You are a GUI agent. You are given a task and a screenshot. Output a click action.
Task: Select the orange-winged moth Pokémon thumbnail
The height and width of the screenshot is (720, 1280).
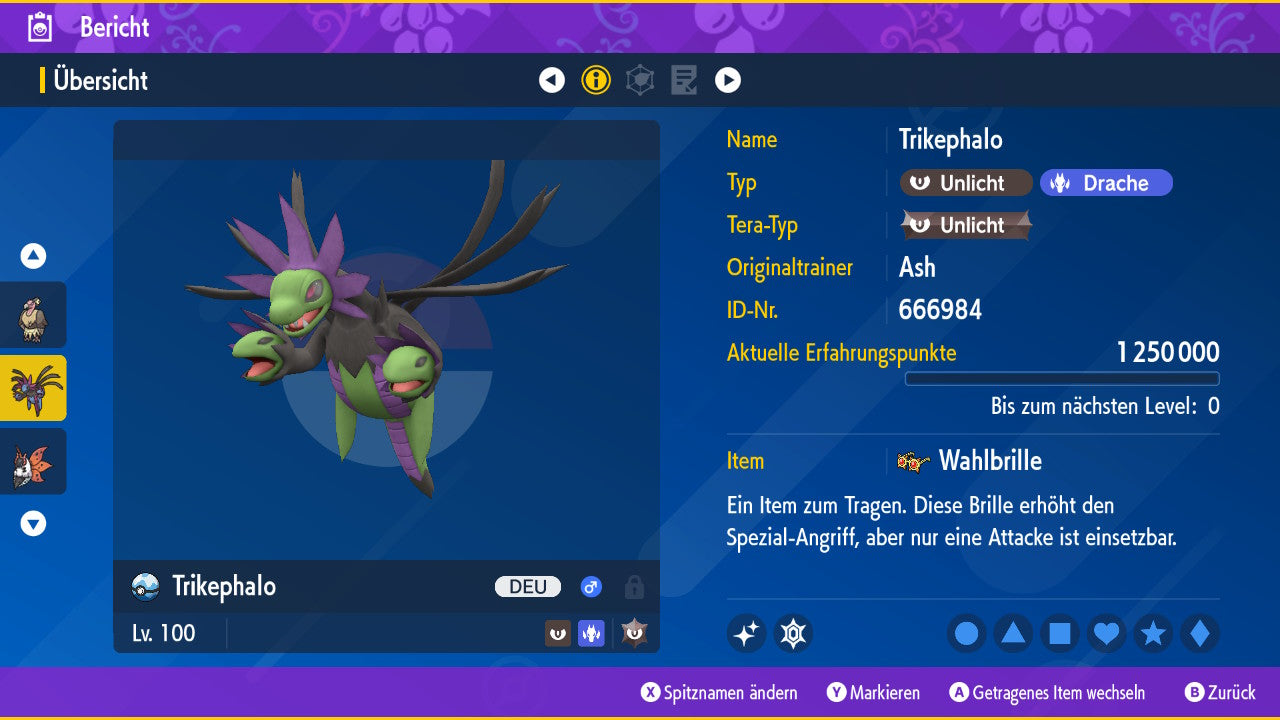click(x=33, y=461)
